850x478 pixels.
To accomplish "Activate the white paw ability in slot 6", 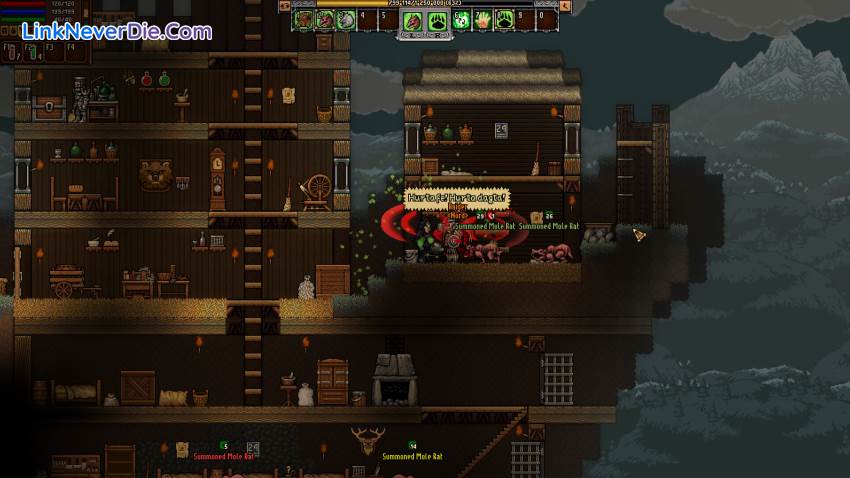I will [x=461, y=18].
